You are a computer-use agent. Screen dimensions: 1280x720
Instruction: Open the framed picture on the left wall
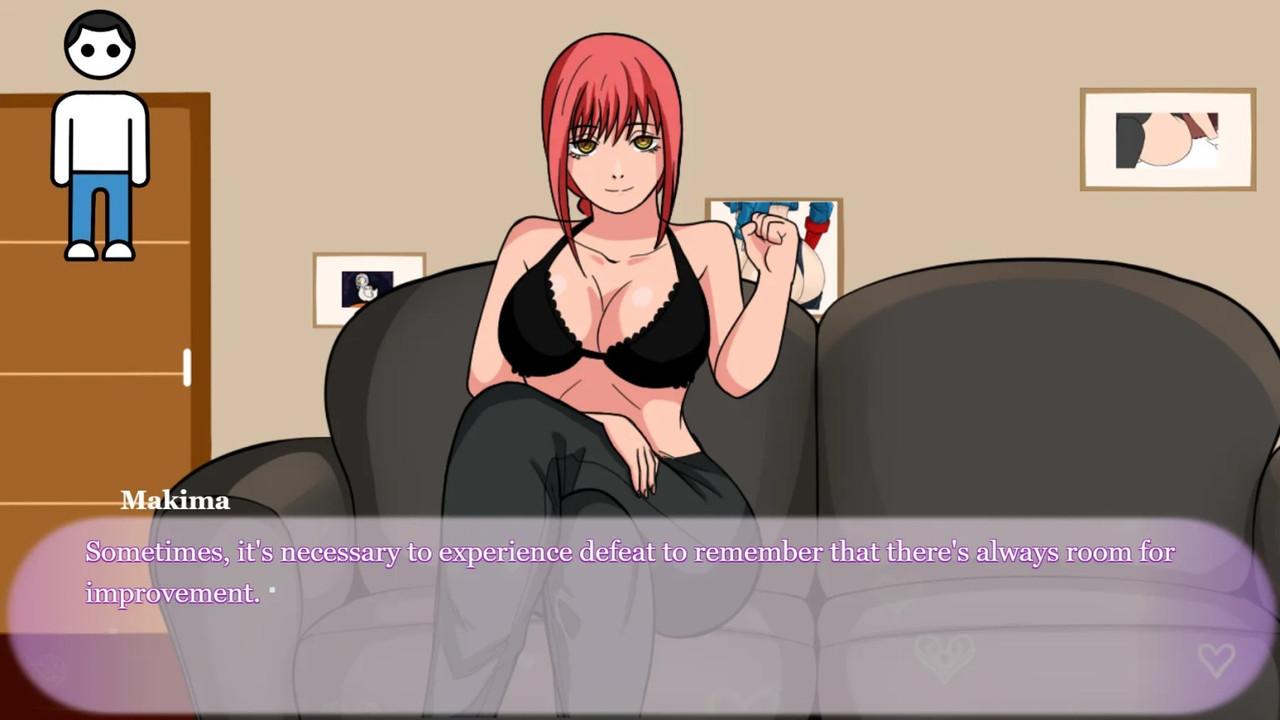(x=368, y=289)
